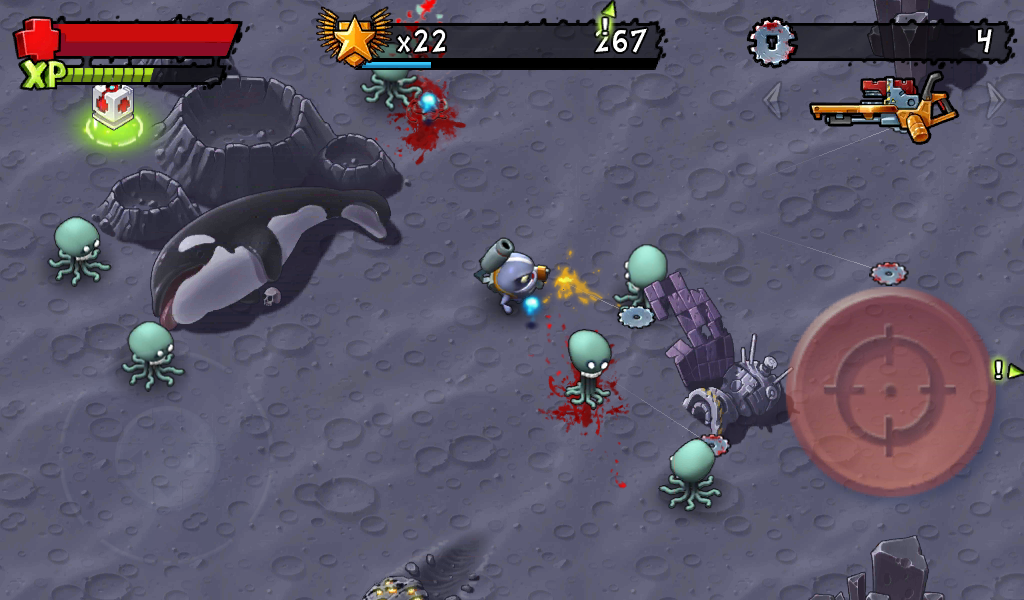Cycle to the next weapon with right arrow
Viewport: 1024px width, 600px height.
click(994, 99)
